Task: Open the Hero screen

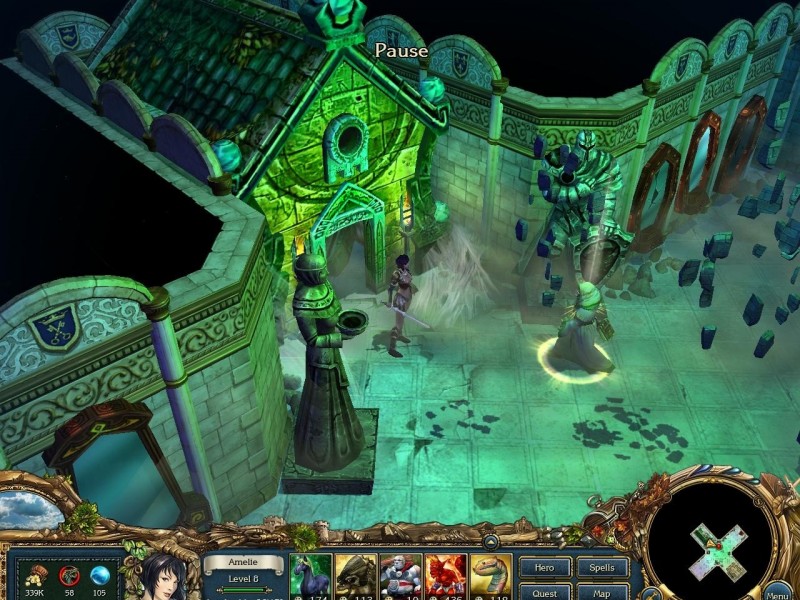Action: tap(545, 568)
